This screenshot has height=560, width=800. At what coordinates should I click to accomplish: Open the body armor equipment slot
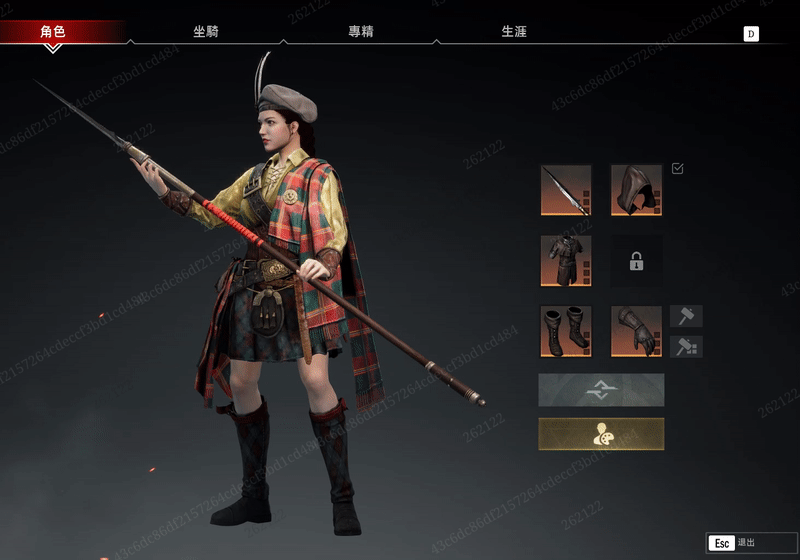pyautogui.click(x=566, y=261)
